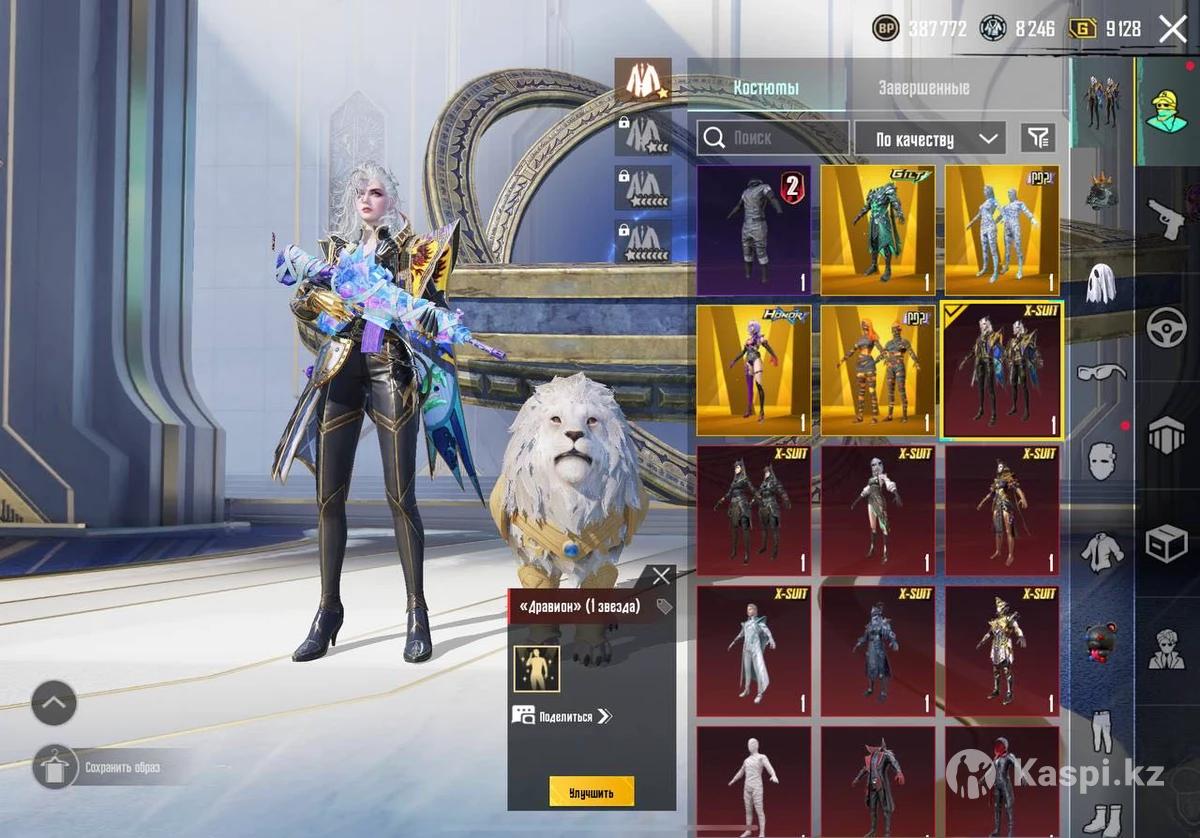Choose the HONOR pink-haired costume
Viewport: 1200px width, 838px height.
click(x=753, y=370)
